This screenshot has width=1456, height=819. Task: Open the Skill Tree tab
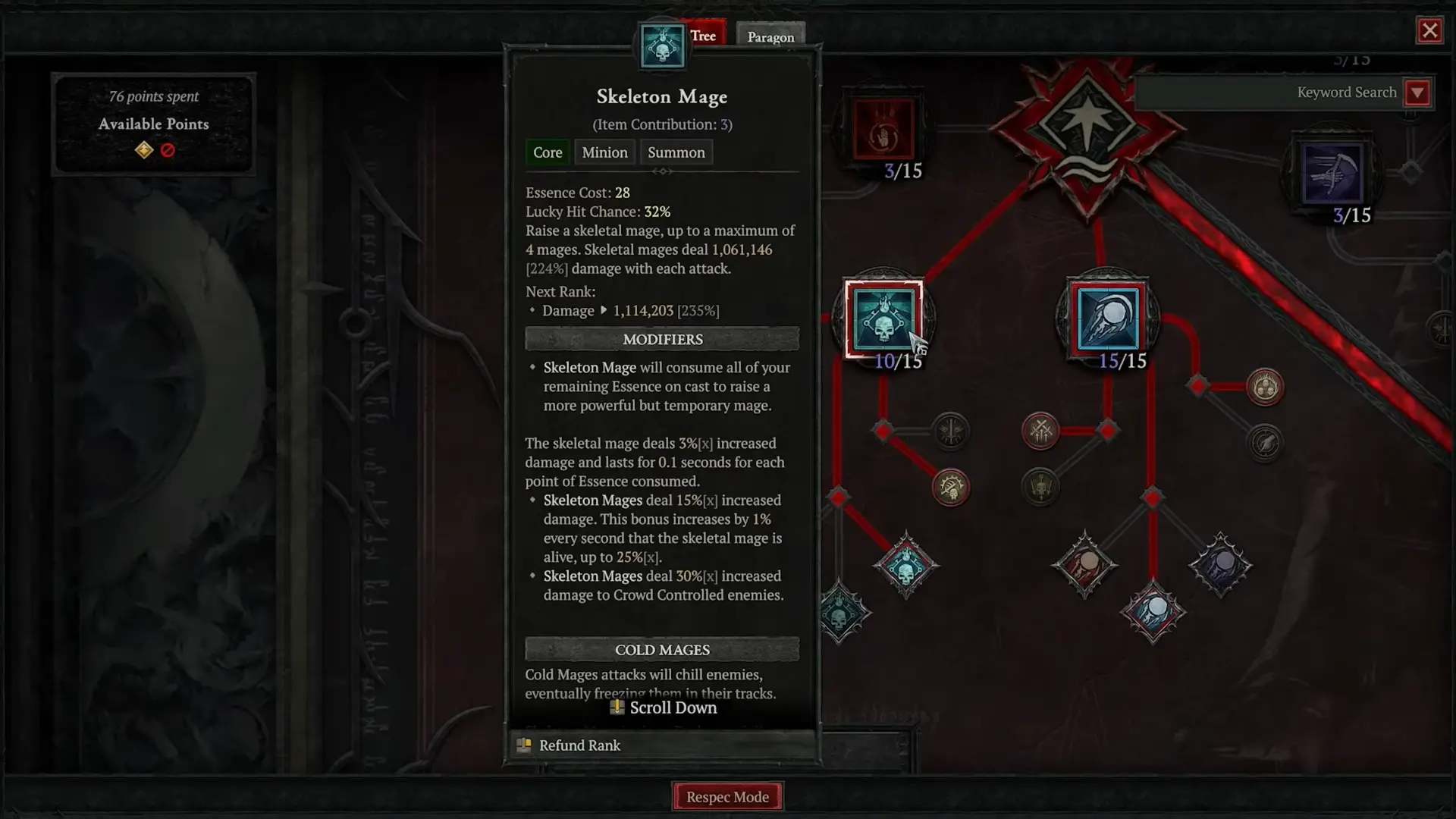click(x=703, y=35)
